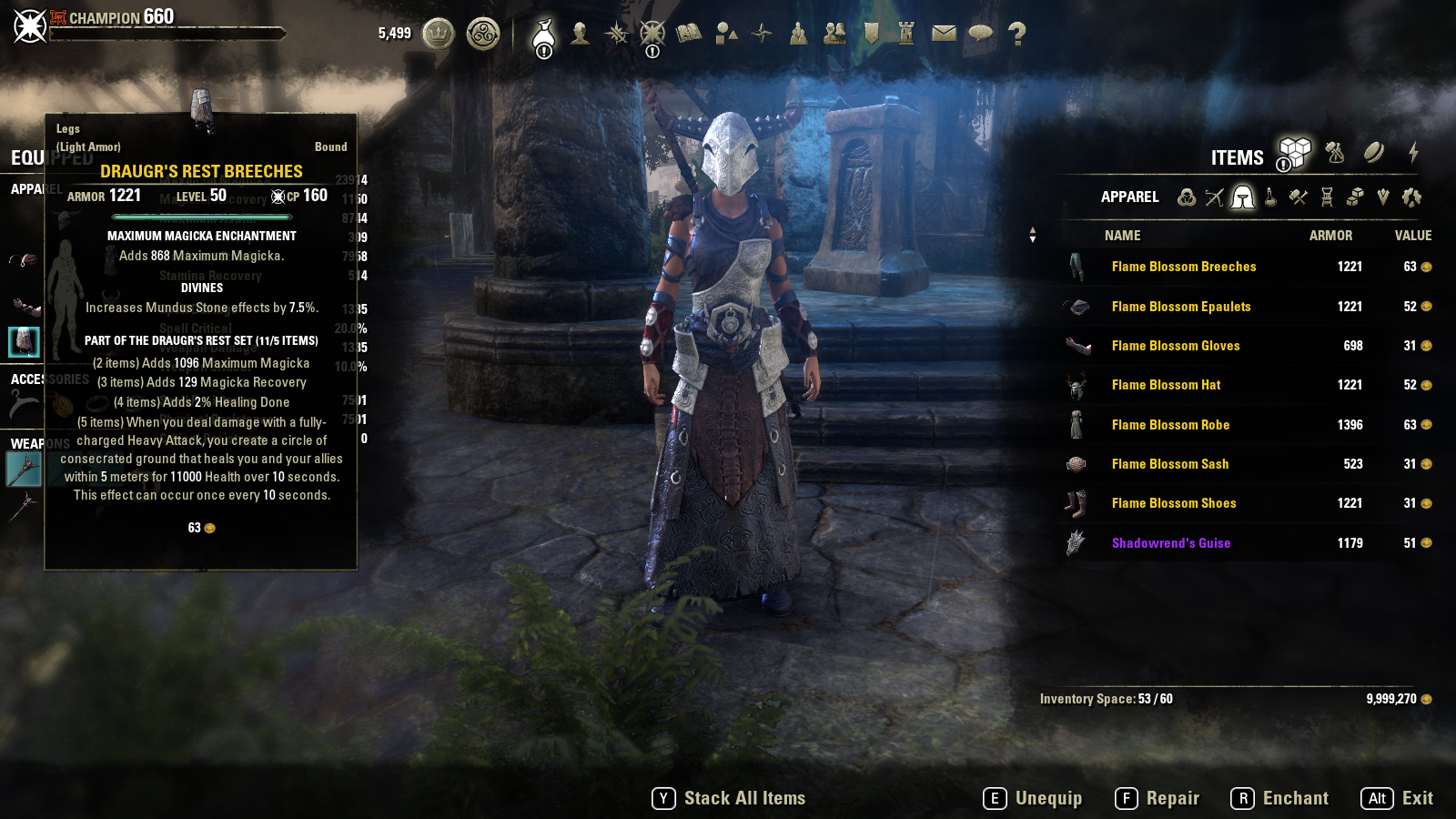The width and height of the screenshot is (1456, 819).
Task: Select the Flame Blossom Robe row
Action: 1170,425
